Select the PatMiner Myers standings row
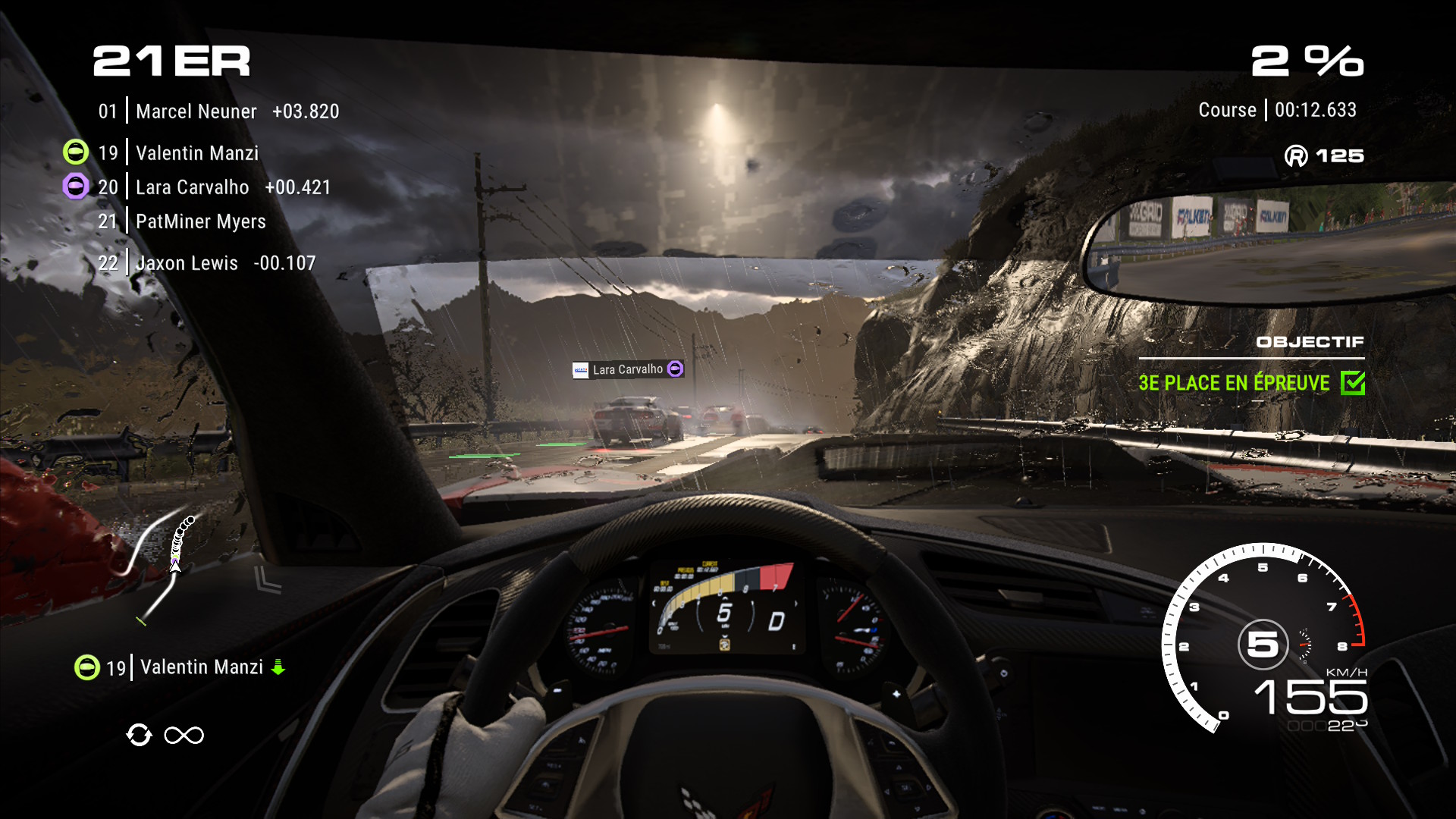The image size is (1456, 819). click(x=200, y=221)
